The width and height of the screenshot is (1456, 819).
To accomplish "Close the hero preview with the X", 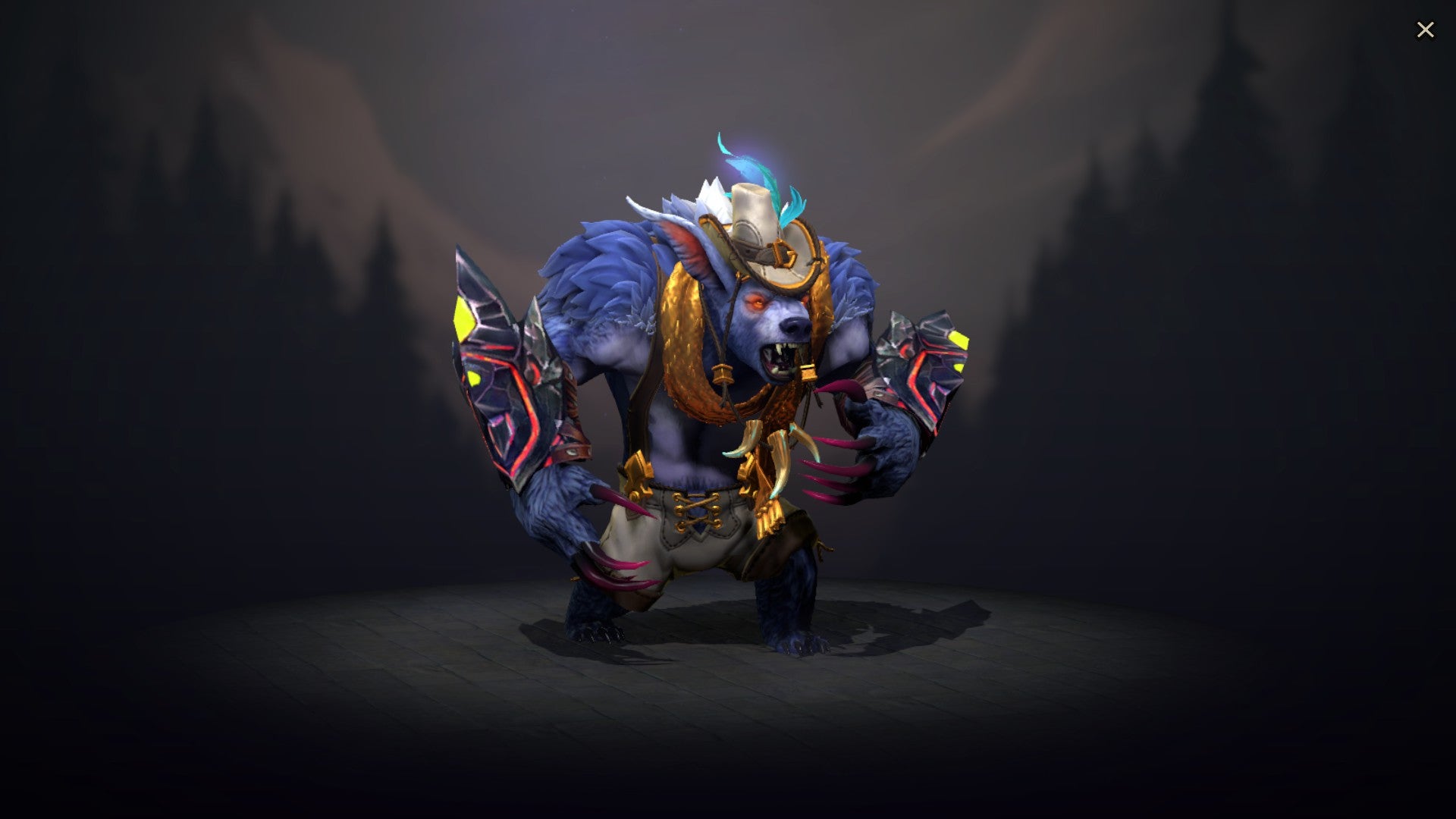I will tap(1426, 29).
